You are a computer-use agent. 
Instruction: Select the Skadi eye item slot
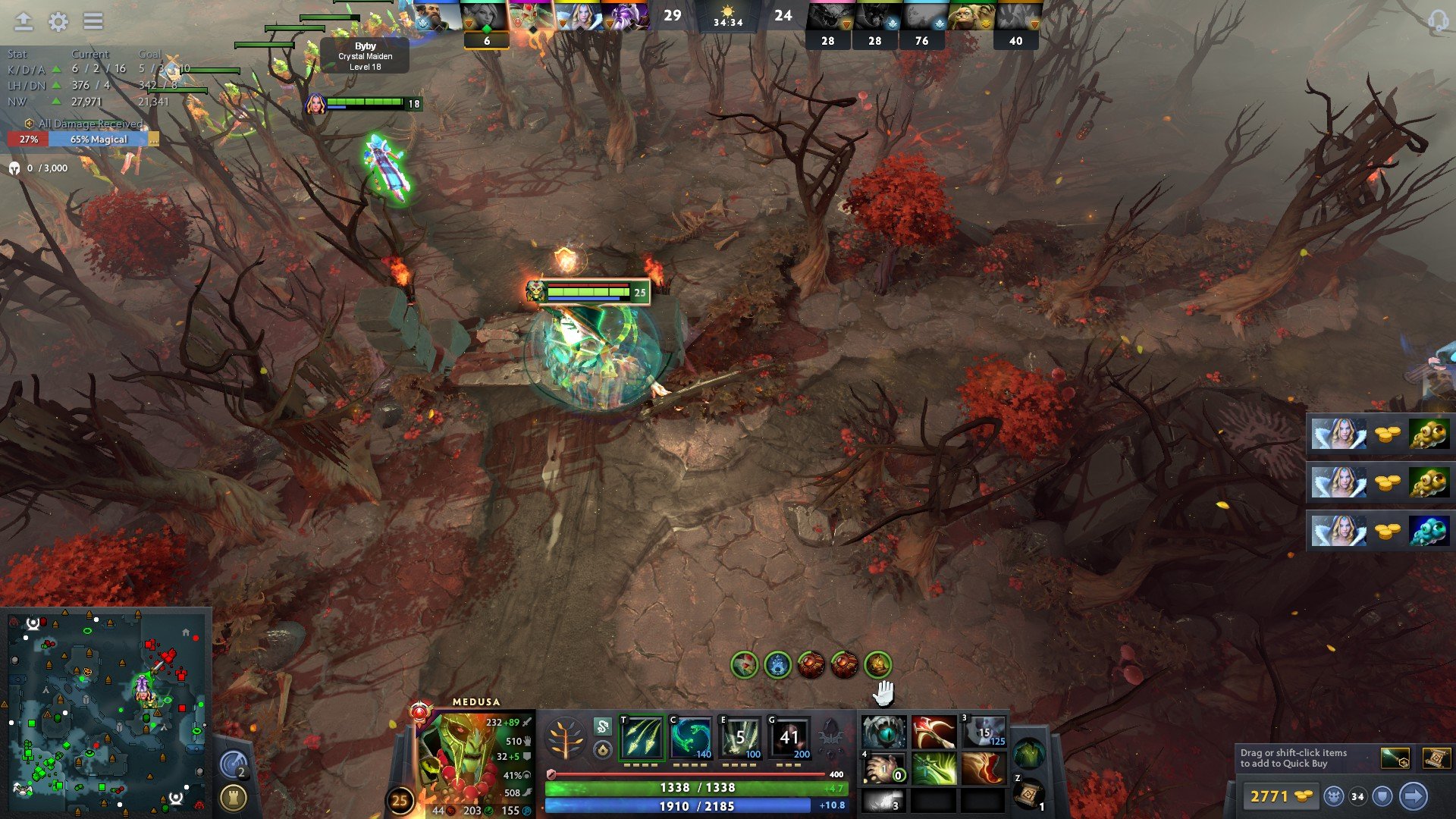point(883,733)
